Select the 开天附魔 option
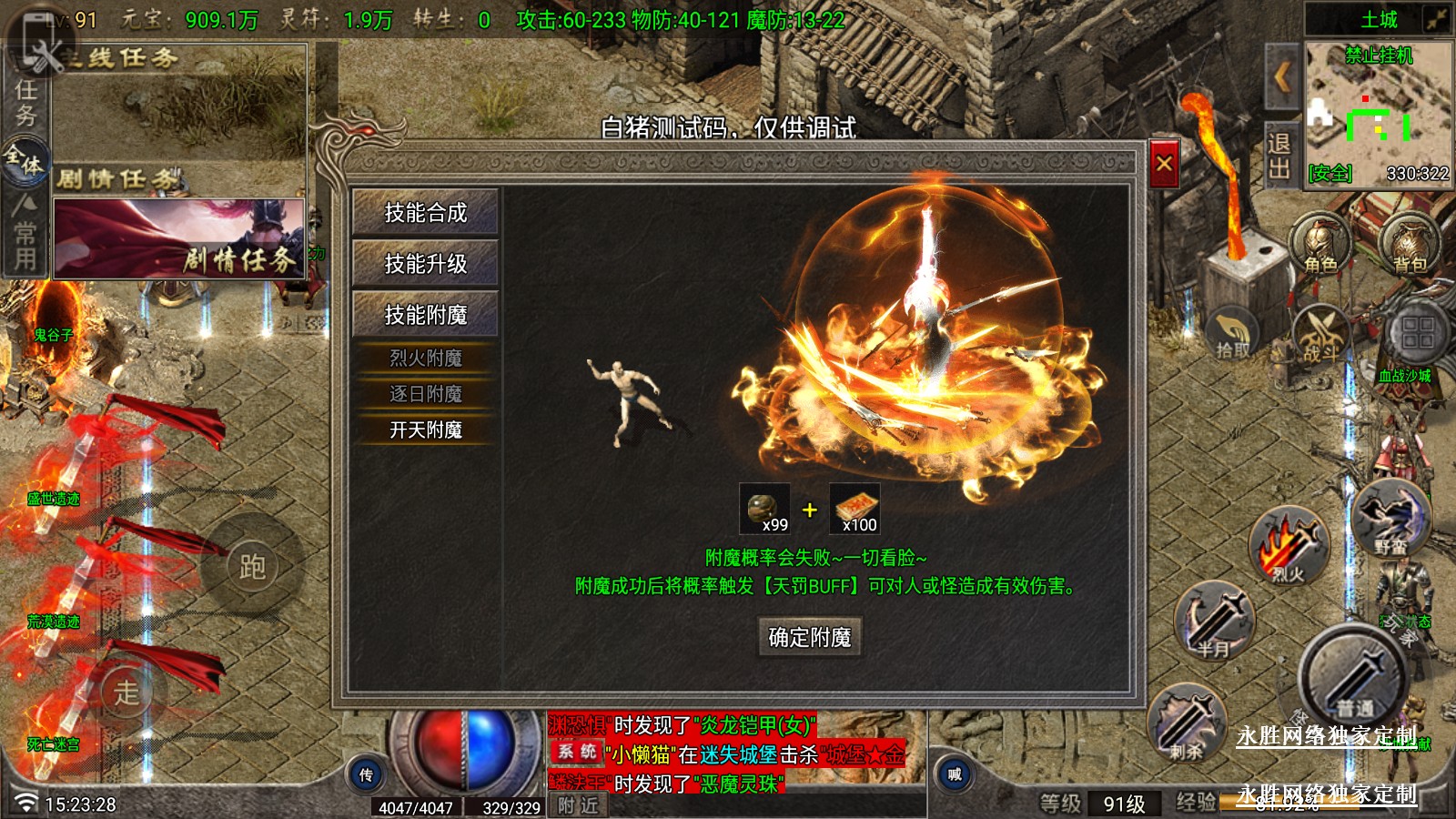 425,430
